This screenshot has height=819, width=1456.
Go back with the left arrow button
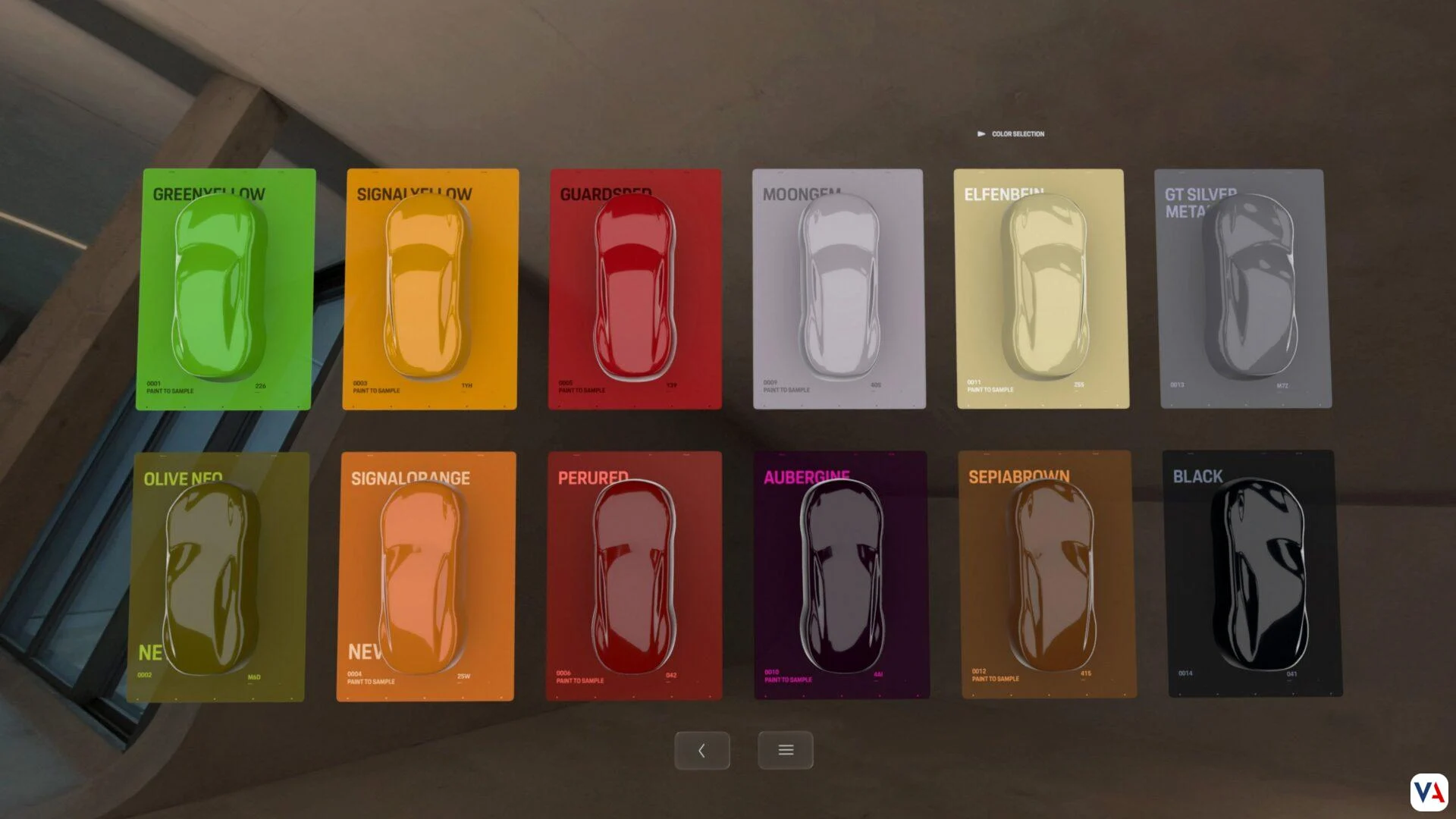(702, 751)
